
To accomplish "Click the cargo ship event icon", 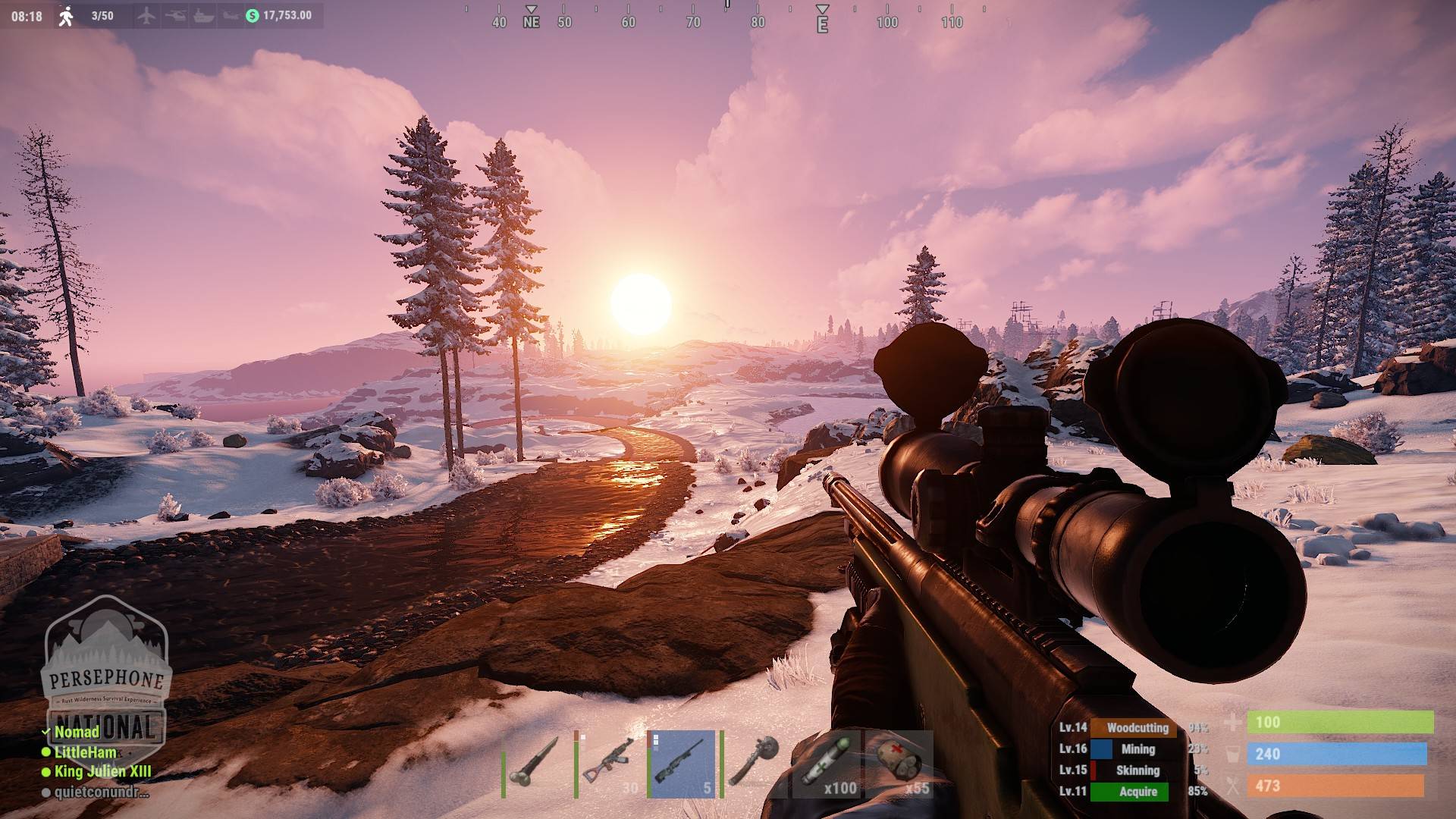I will point(203,15).
